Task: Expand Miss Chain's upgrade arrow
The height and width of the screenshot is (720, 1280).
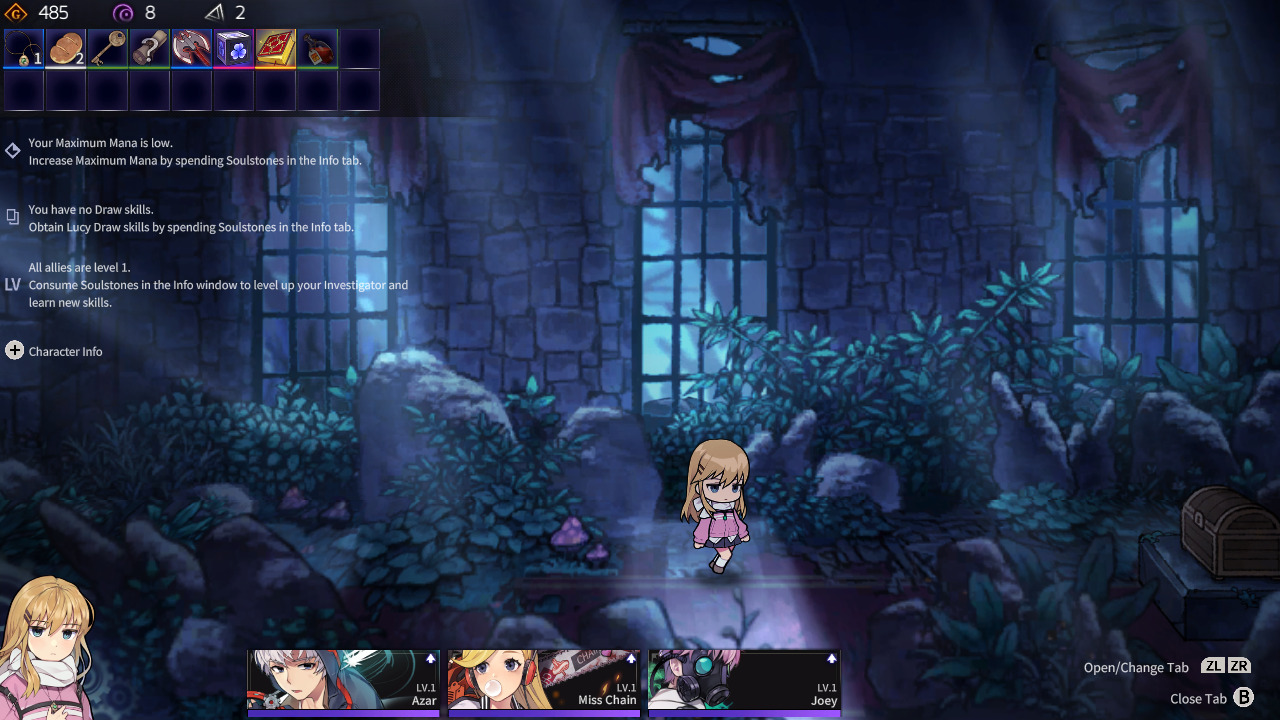Action: coord(632,659)
